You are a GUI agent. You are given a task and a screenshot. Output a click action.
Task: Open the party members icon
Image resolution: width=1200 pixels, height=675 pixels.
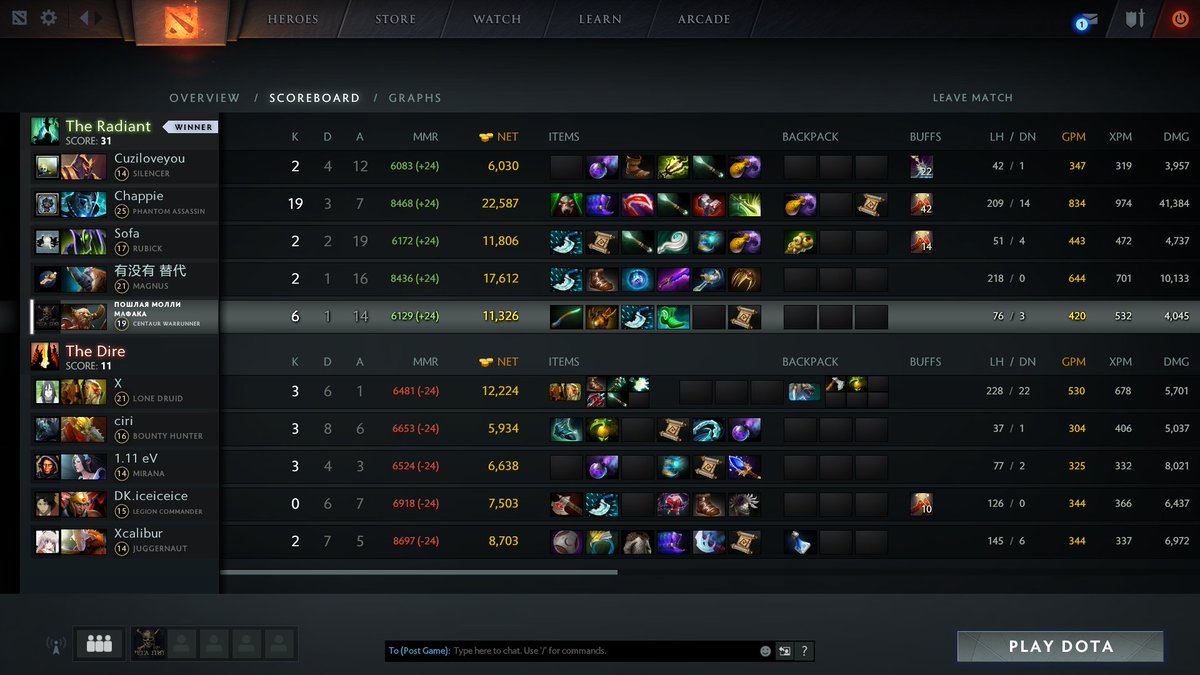99,644
